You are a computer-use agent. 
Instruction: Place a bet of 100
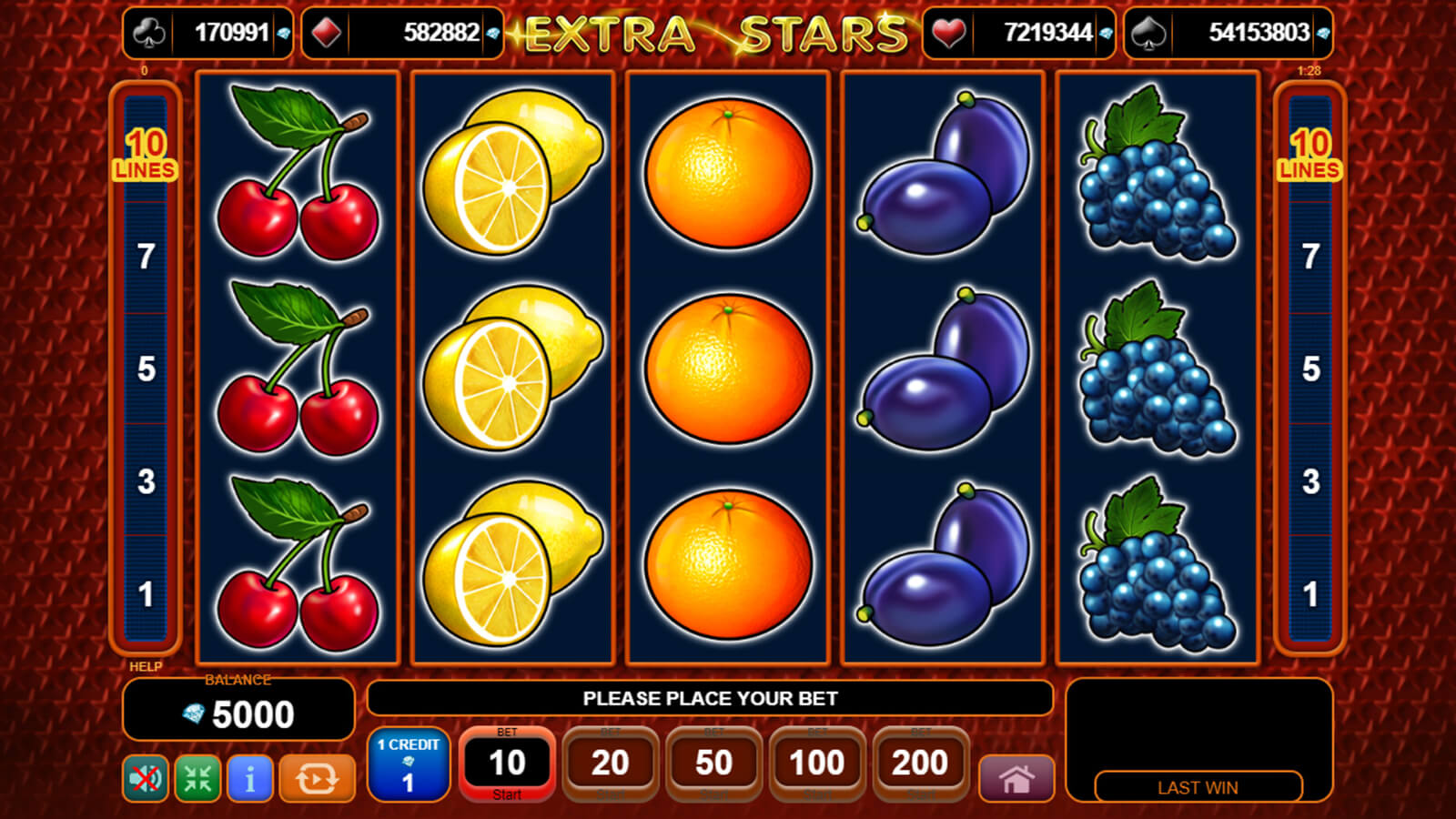816,763
